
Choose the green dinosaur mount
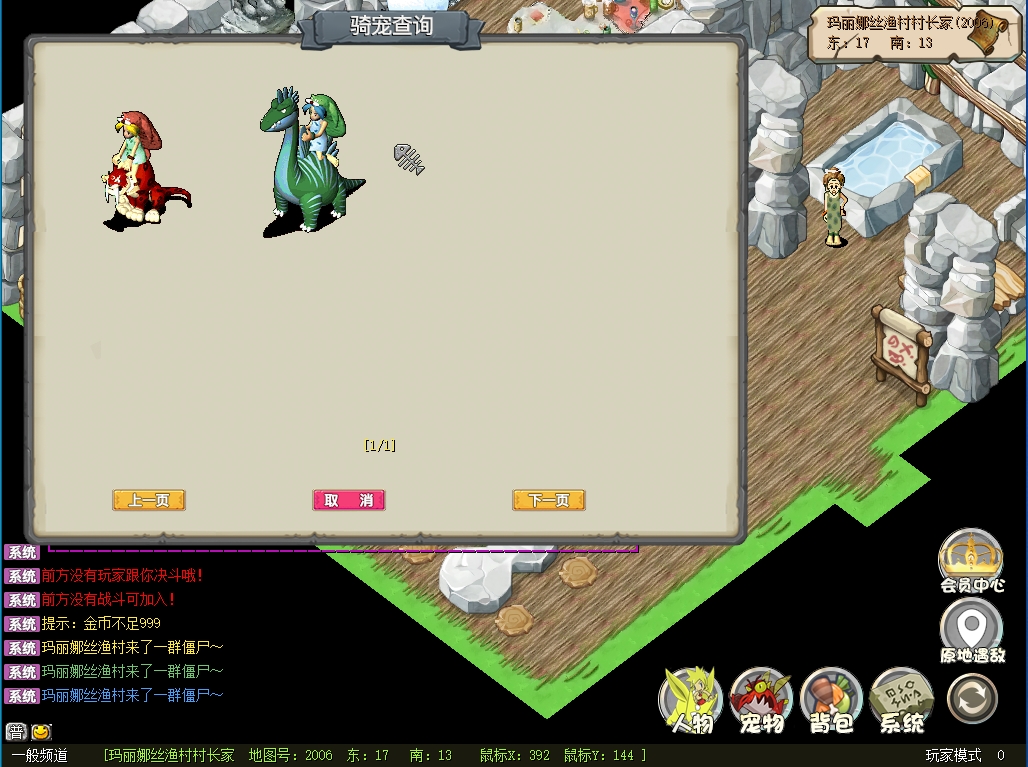[308, 165]
